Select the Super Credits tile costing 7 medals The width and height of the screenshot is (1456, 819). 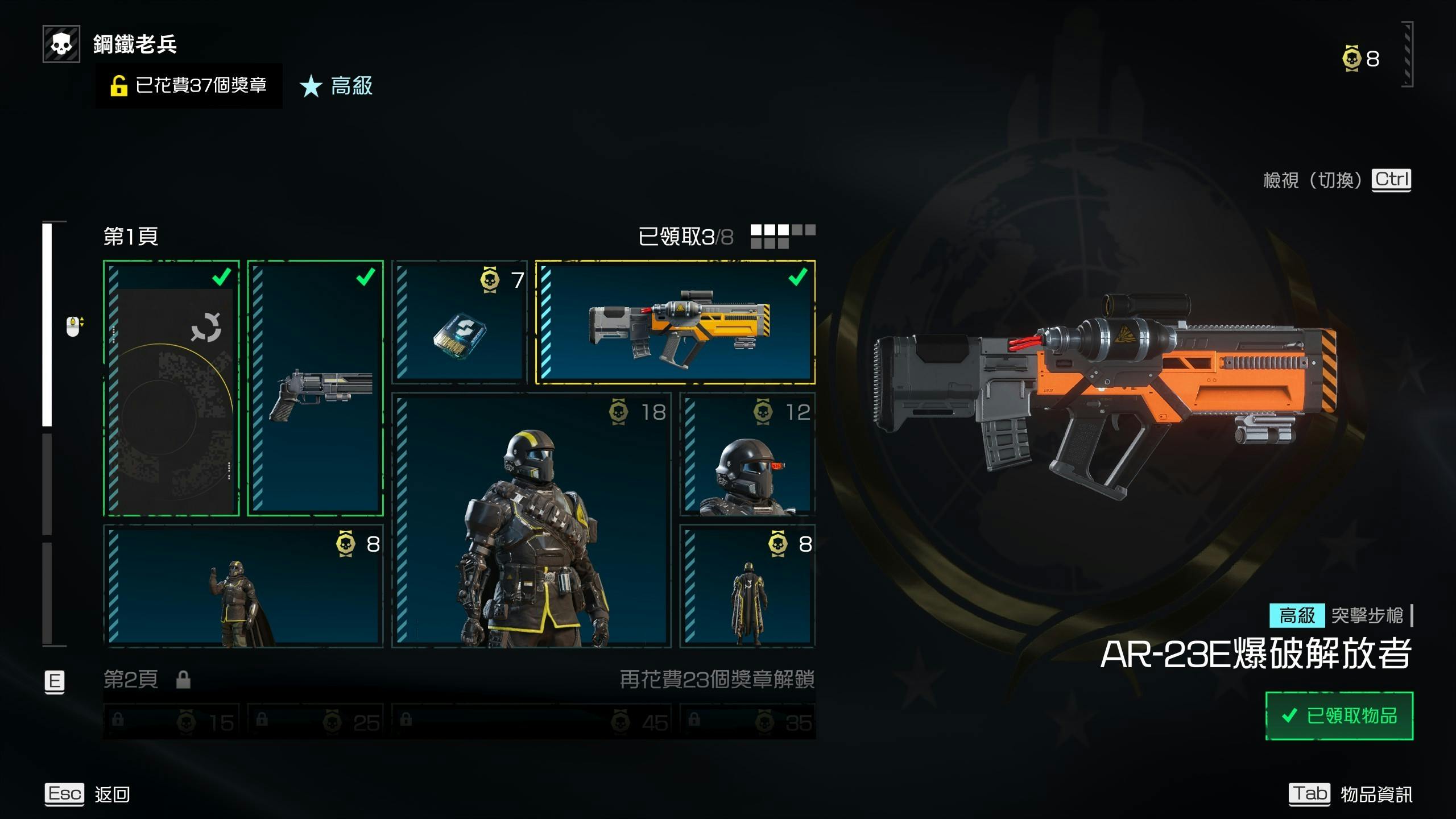[460, 322]
